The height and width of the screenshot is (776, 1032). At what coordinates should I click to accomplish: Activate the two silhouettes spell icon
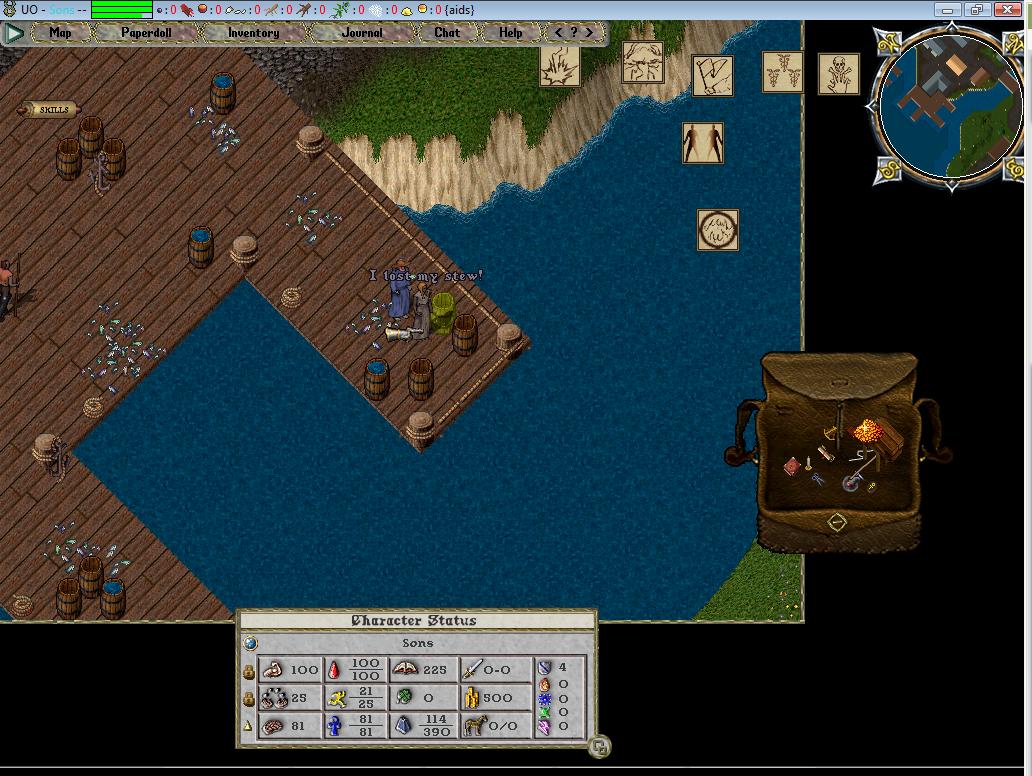tap(703, 143)
